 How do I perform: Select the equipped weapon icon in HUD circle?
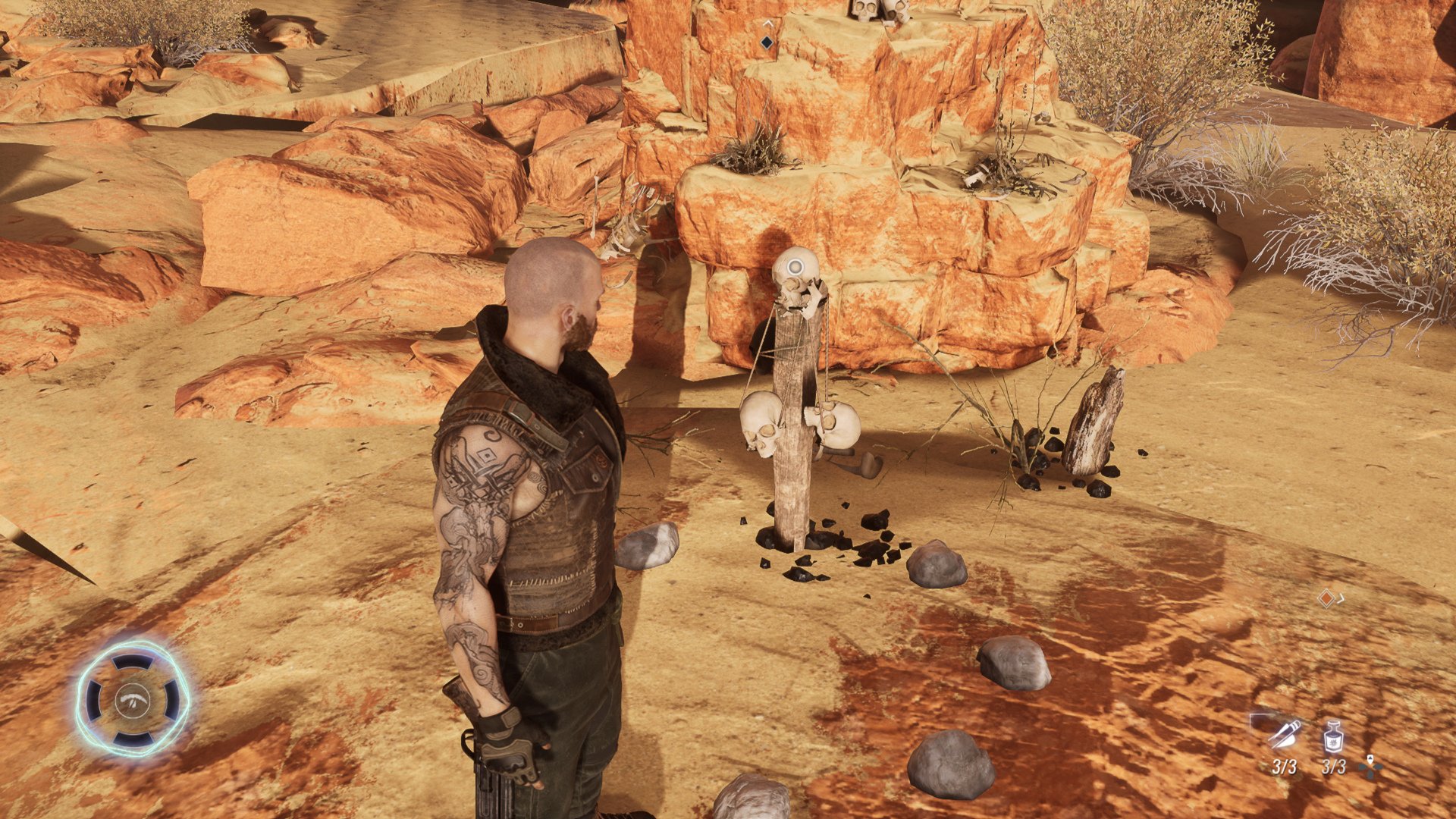tap(133, 700)
